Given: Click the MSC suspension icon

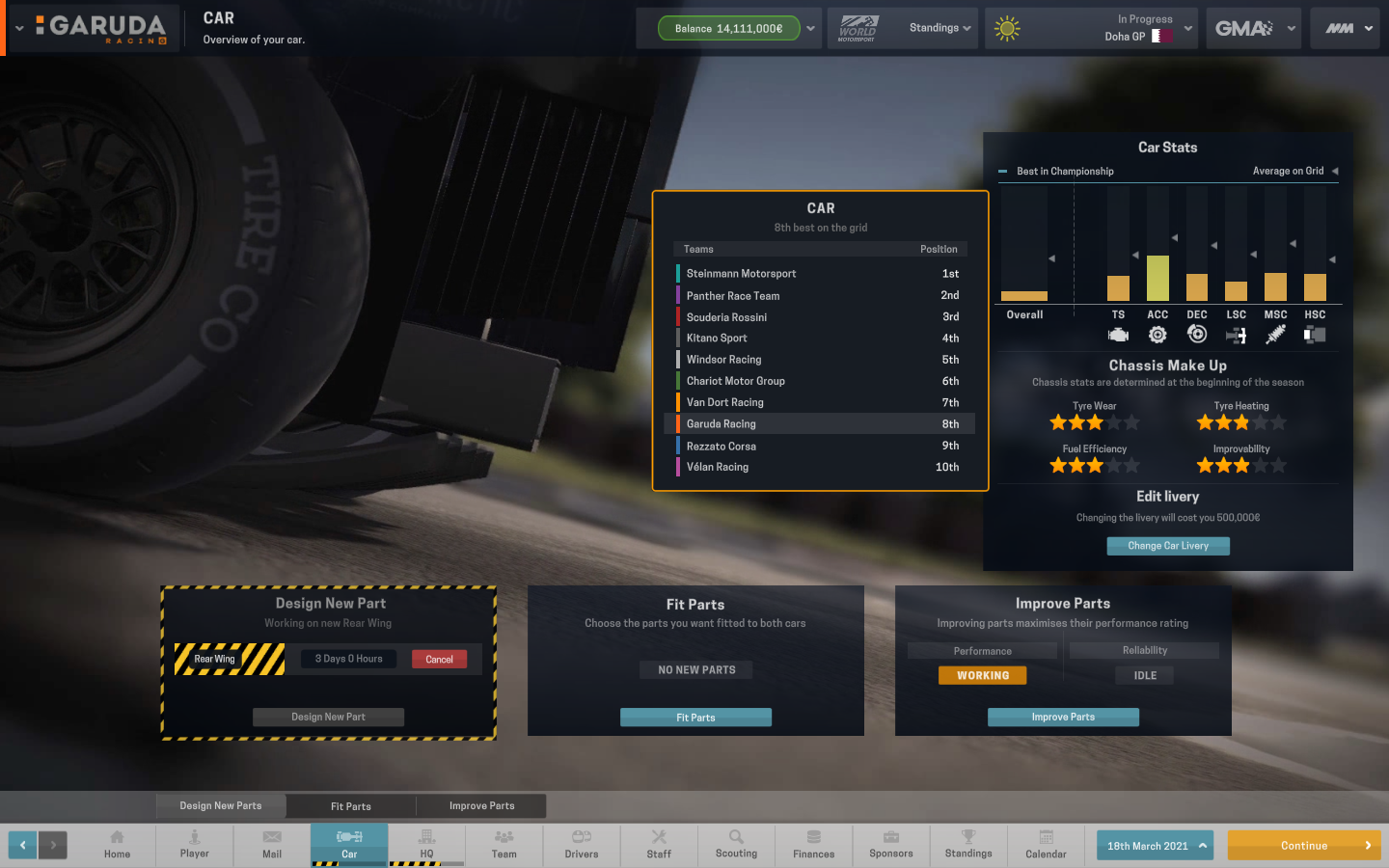Looking at the screenshot, I should pyautogui.click(x=1275, y=334).
